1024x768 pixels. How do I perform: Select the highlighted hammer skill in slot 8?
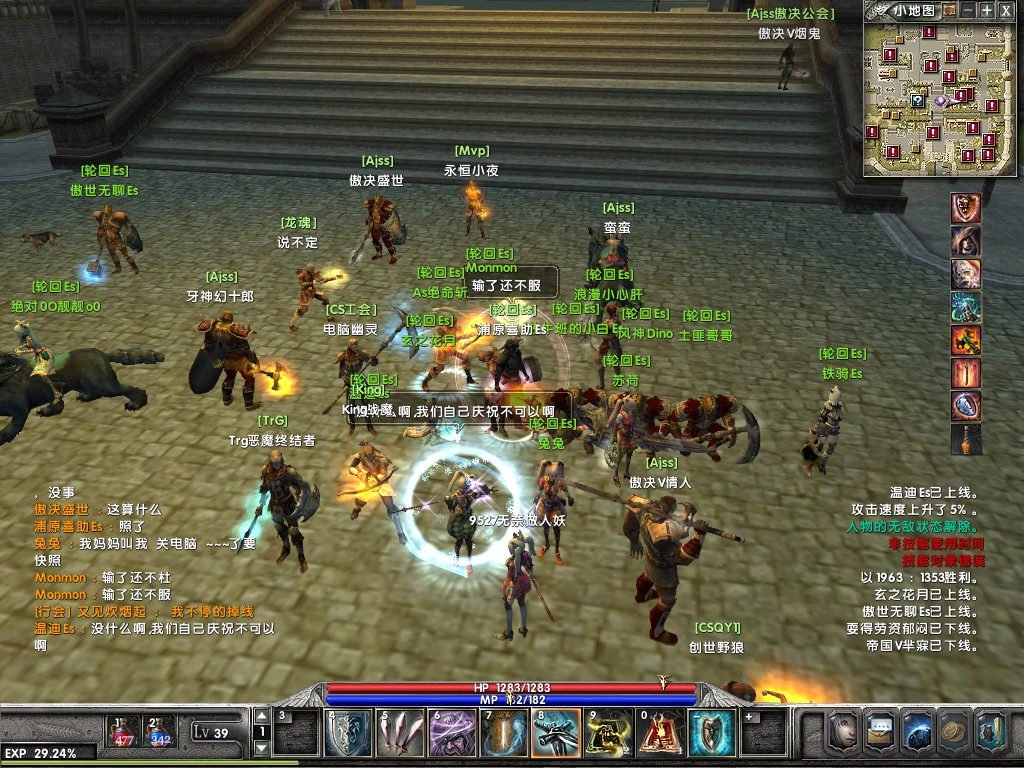click(555, 733)
